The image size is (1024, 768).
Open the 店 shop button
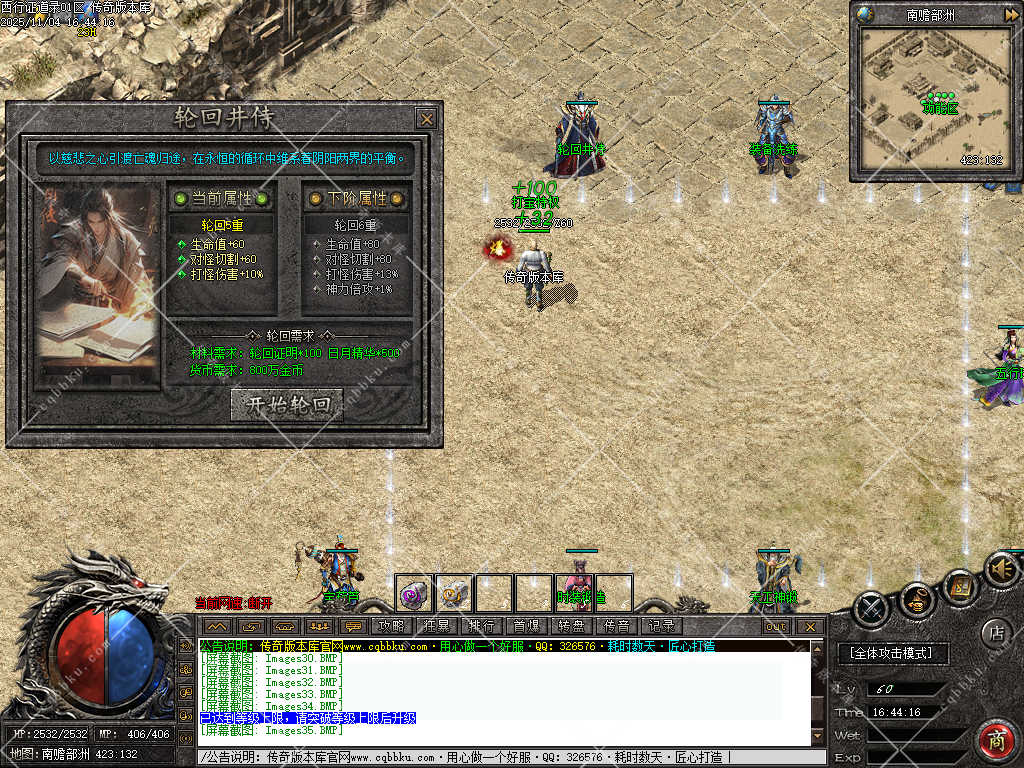tap(995, 632)
